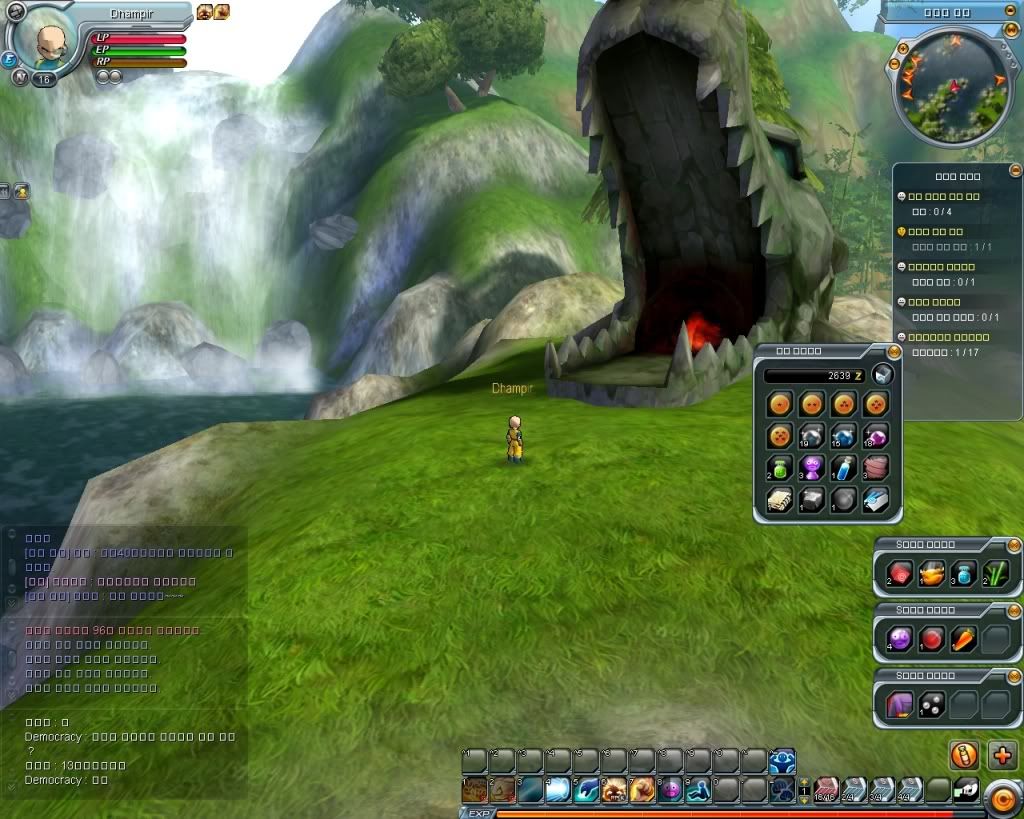Pick the purple gem stack of 18

(x=875, y=436)
